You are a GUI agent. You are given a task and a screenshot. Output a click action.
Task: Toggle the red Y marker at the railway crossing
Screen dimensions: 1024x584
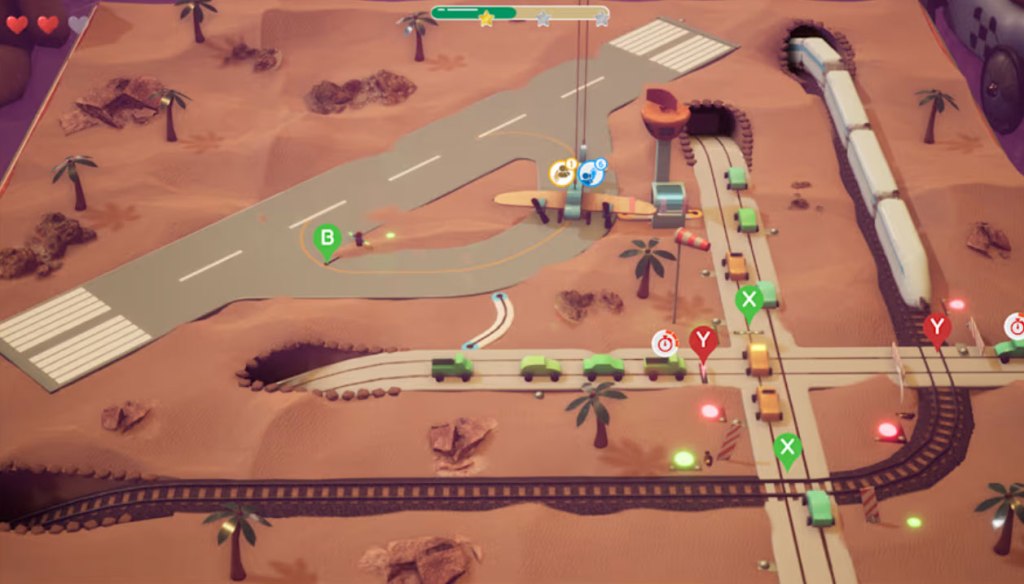(936, 328)
